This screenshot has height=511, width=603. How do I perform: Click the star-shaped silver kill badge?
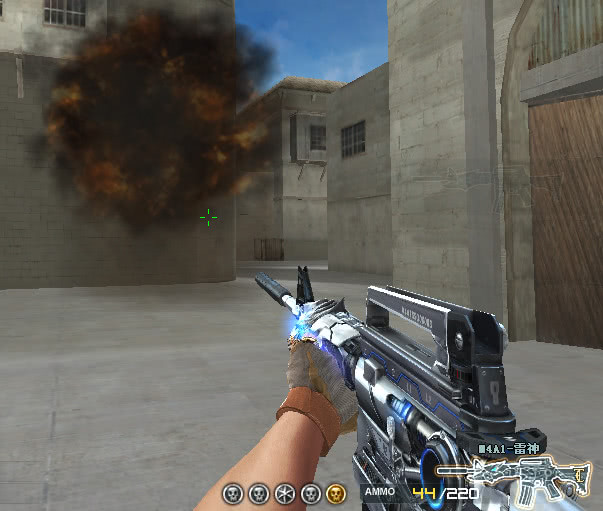coord(284,492)
